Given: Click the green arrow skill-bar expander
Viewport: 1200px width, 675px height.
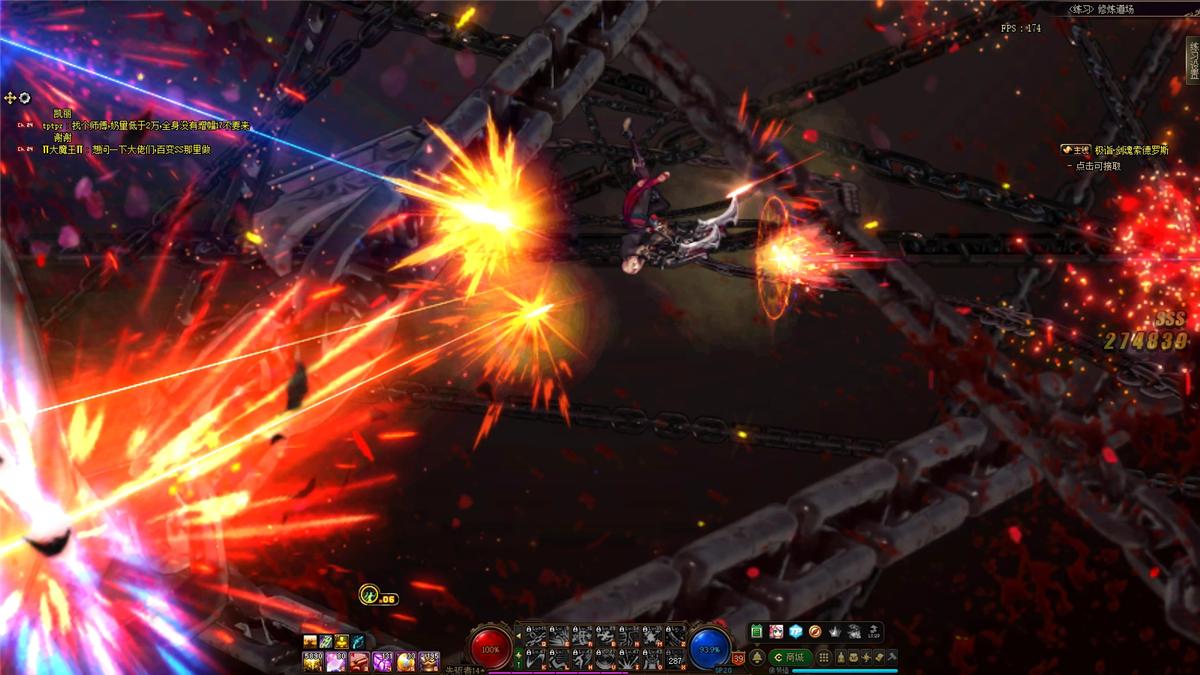Looking at the screenshot, I should point(517,659).
